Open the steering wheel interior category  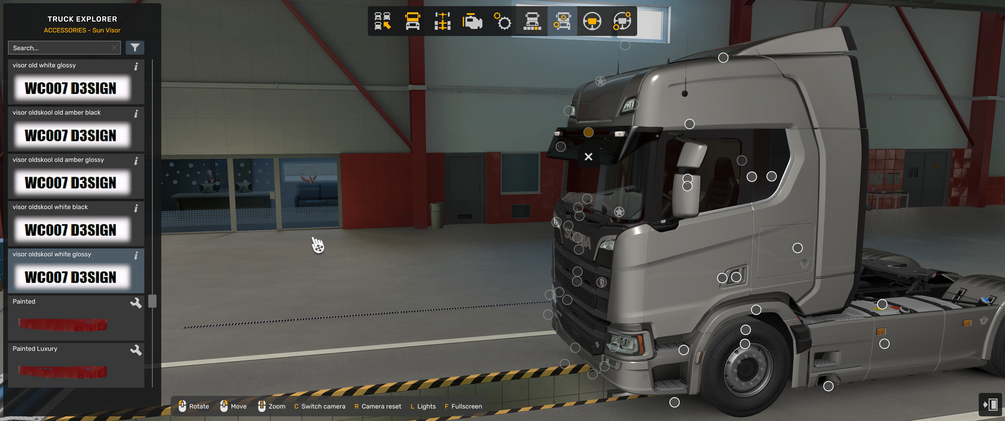coord(592,21)
